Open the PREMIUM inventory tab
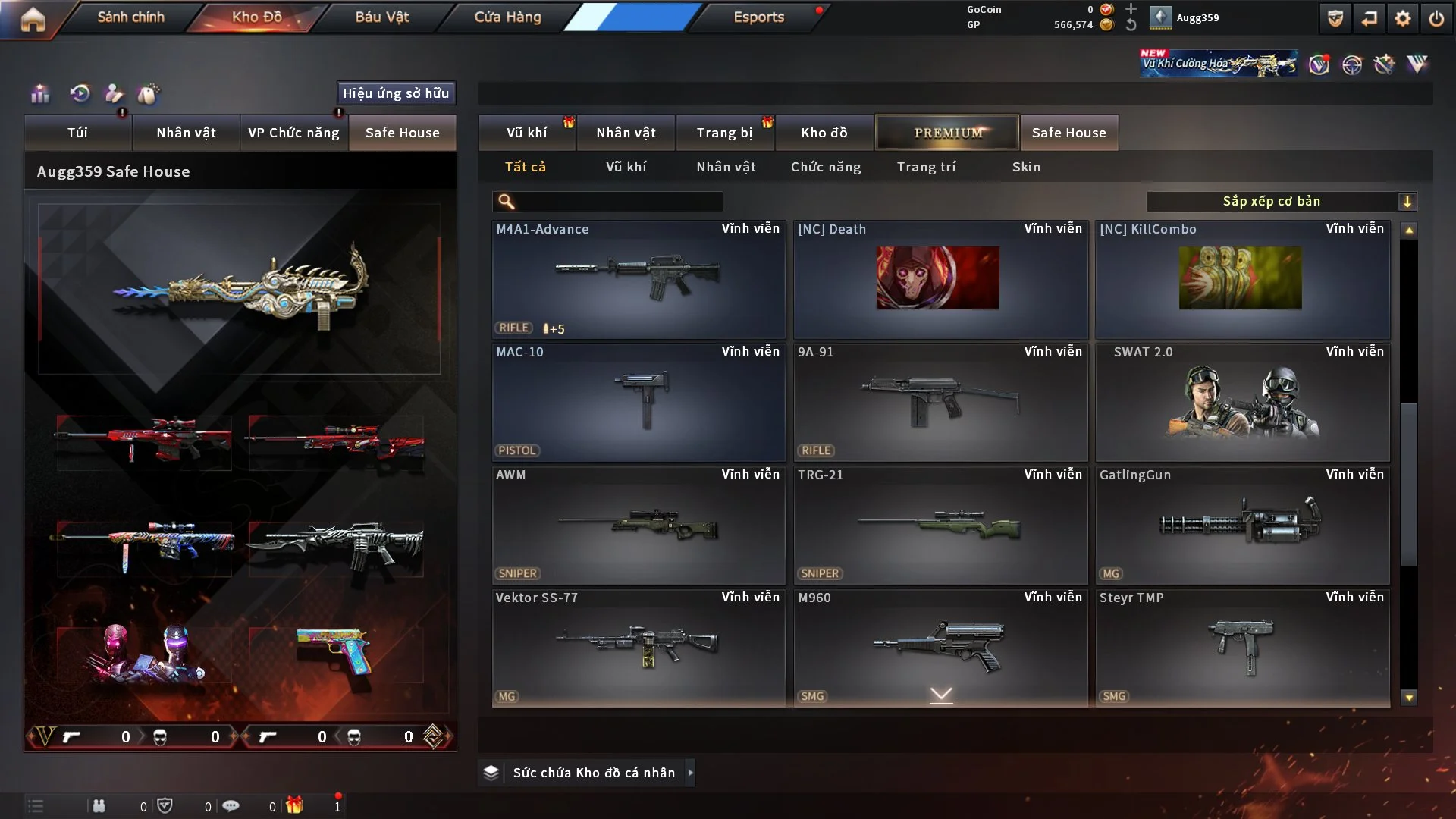The height and width of the screenshot is (819, 1456). pyautogui.click(x=947, y=133)
